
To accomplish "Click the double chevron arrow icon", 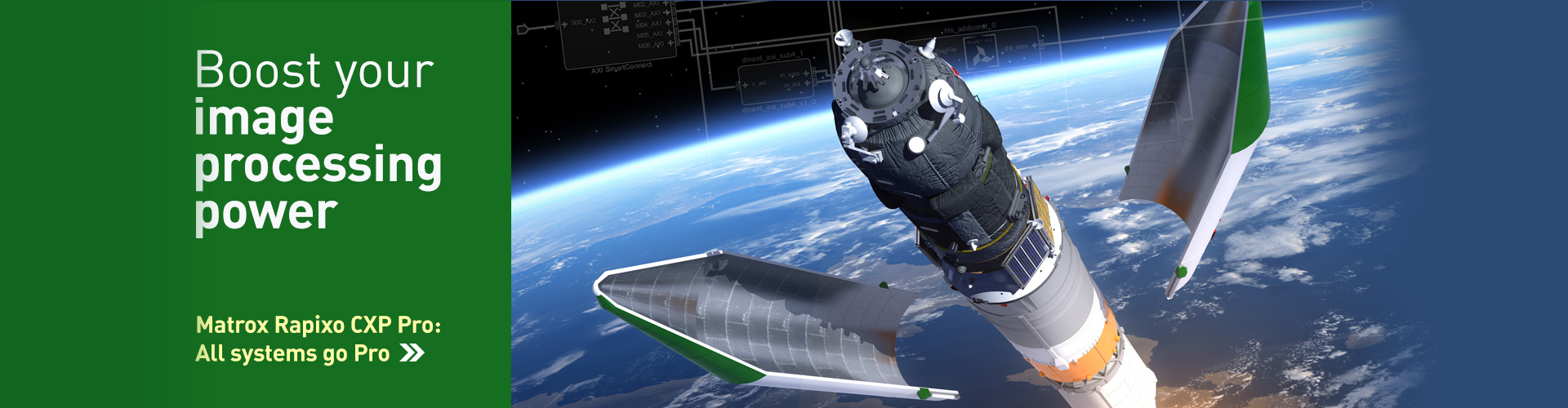I will click(x=412, y=353).
